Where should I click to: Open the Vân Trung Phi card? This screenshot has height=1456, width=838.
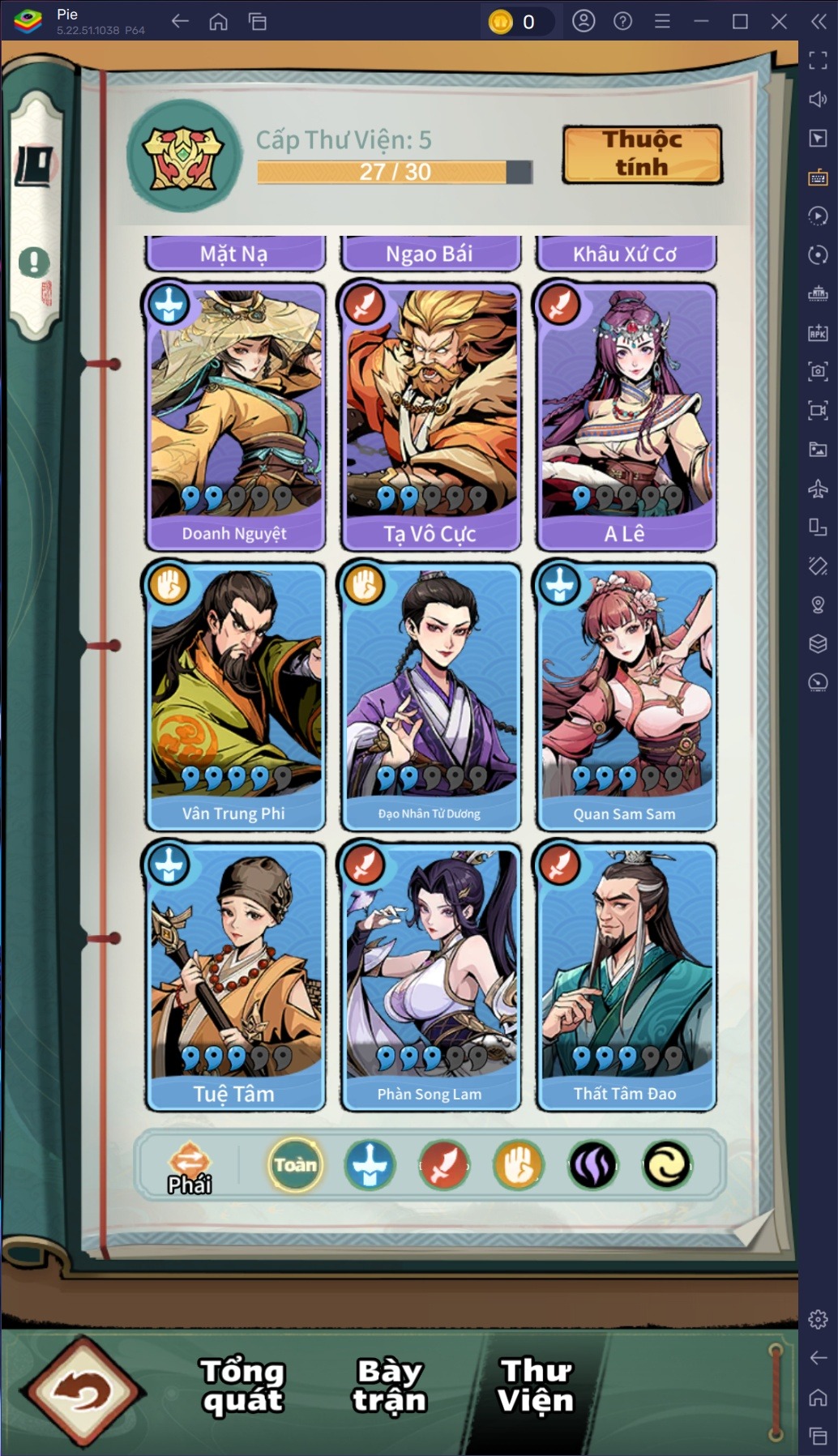click(235, 696)
